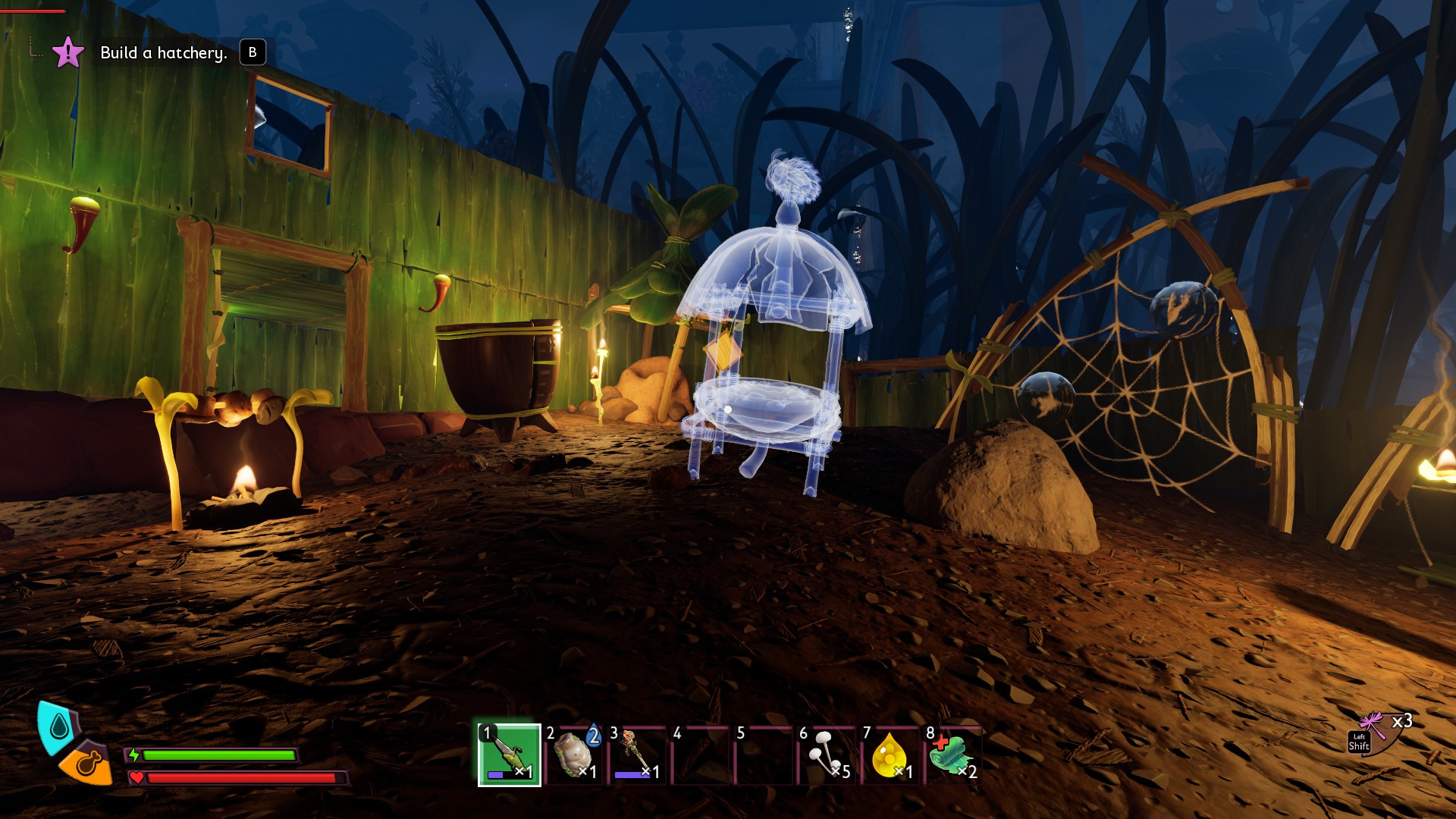Select the water flask in slot 2
Screen dimensions: 1456x819
[x=573, y=755]
